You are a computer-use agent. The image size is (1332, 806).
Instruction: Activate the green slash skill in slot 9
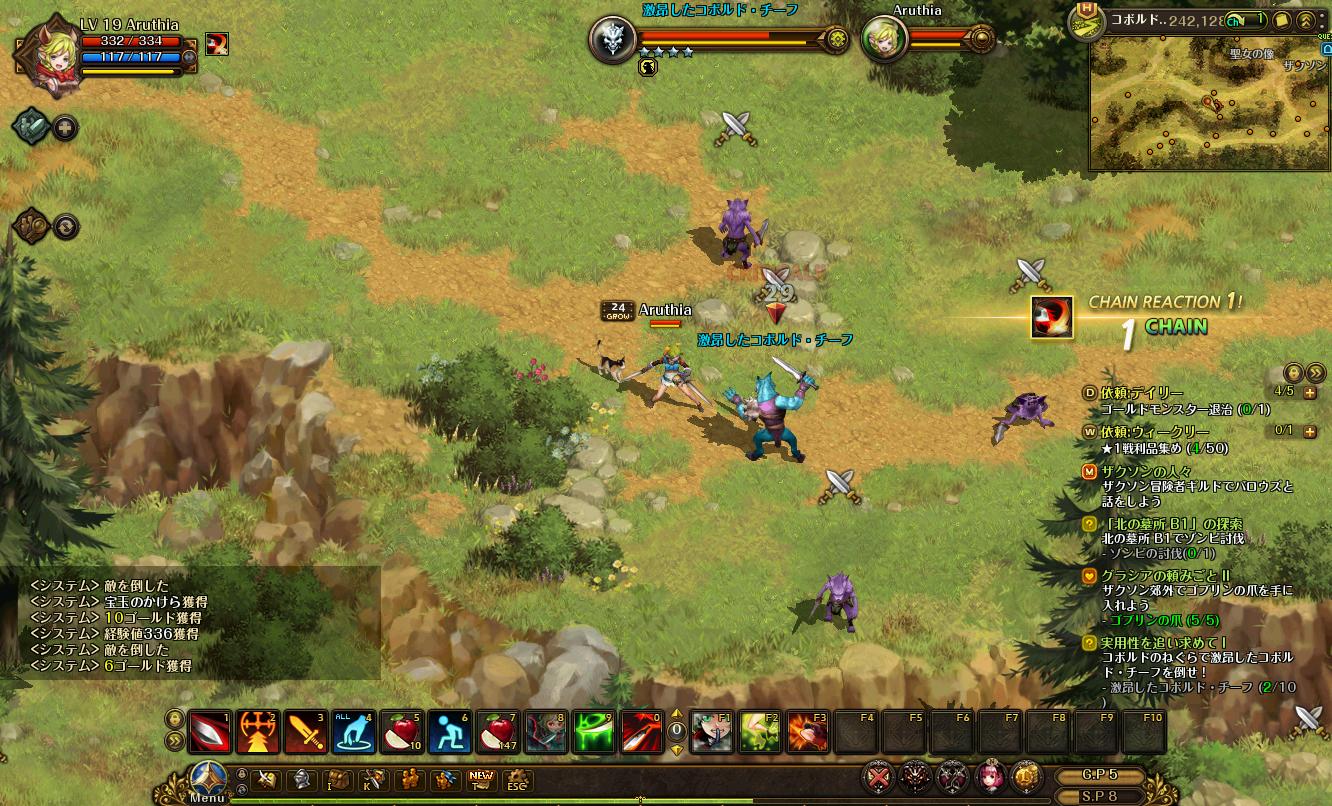point(594,733)
